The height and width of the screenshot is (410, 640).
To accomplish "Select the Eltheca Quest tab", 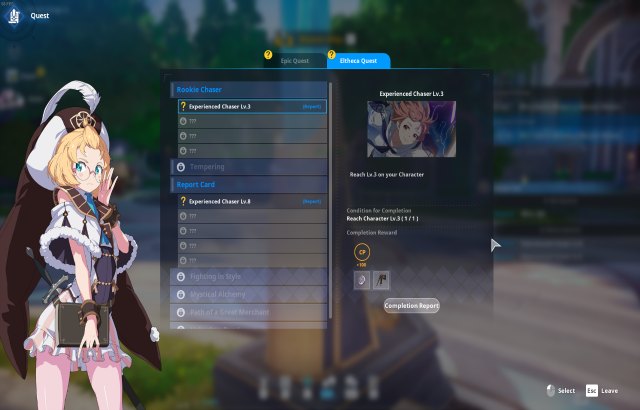I will (x=358, y=61).
